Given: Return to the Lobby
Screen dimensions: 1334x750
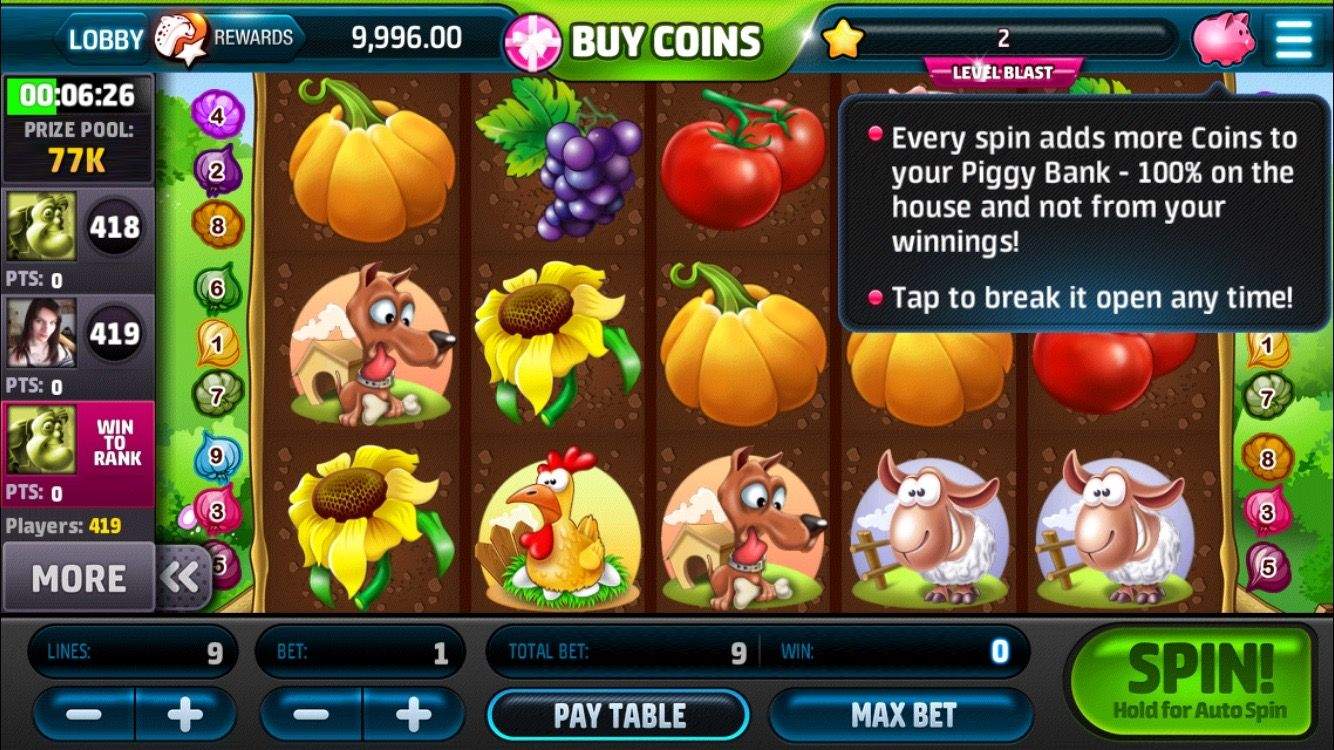Looking at the screenshot, I should pos(104,39).
